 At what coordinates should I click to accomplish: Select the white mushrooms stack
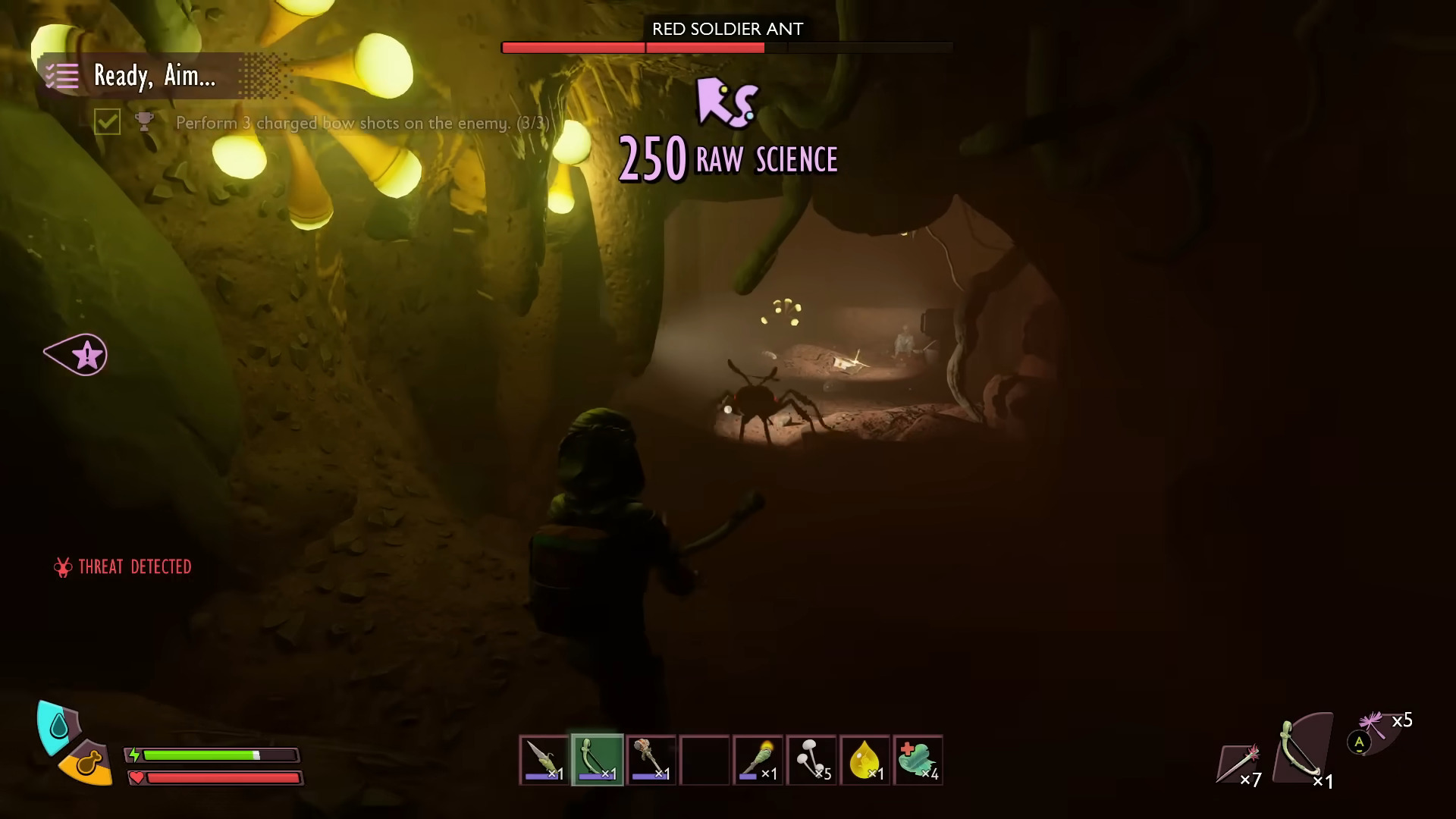point(811,760)
